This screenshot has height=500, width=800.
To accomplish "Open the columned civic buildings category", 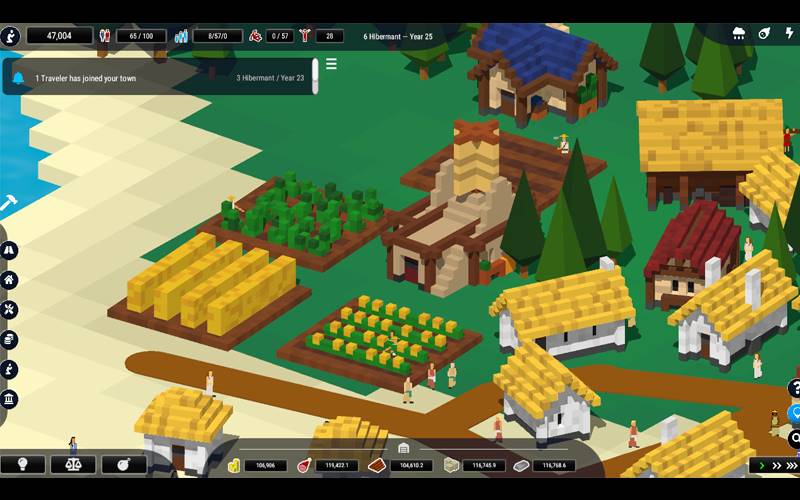I will click(9, 400).
